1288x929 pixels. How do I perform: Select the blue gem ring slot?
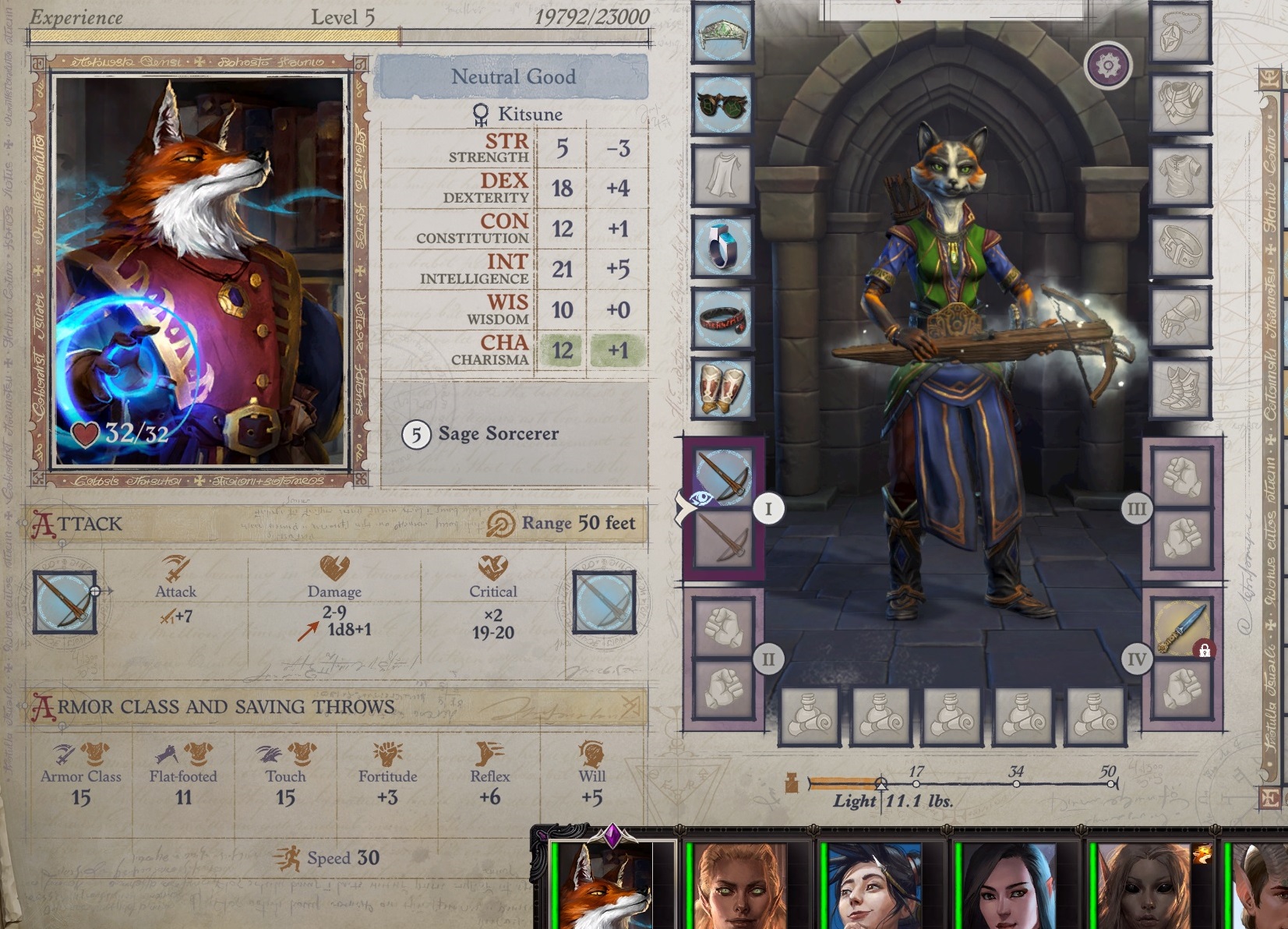click(x=722, y=246)
